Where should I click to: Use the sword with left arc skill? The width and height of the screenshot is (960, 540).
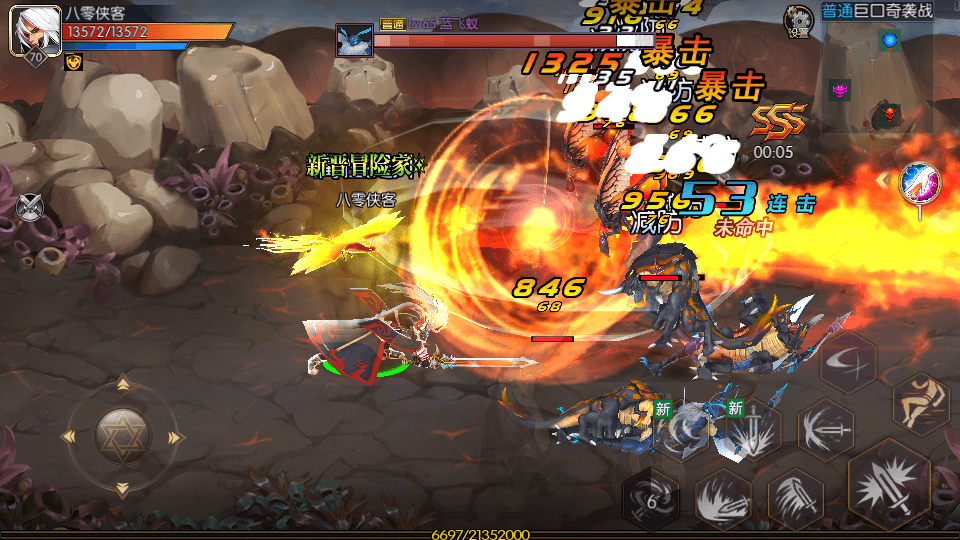[826, 428]
